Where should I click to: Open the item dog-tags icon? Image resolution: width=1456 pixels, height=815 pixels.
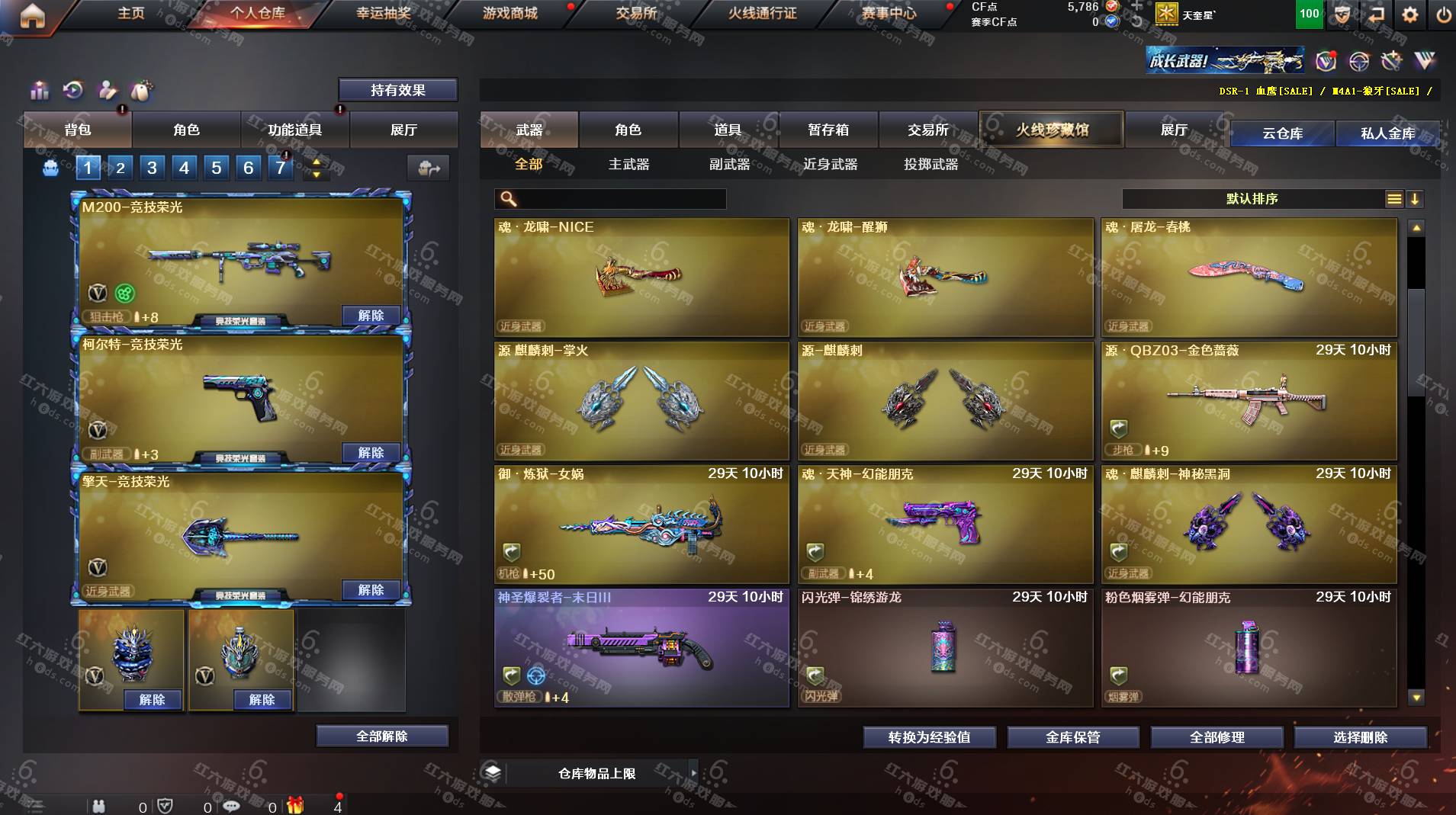click(x=142, y=90)
